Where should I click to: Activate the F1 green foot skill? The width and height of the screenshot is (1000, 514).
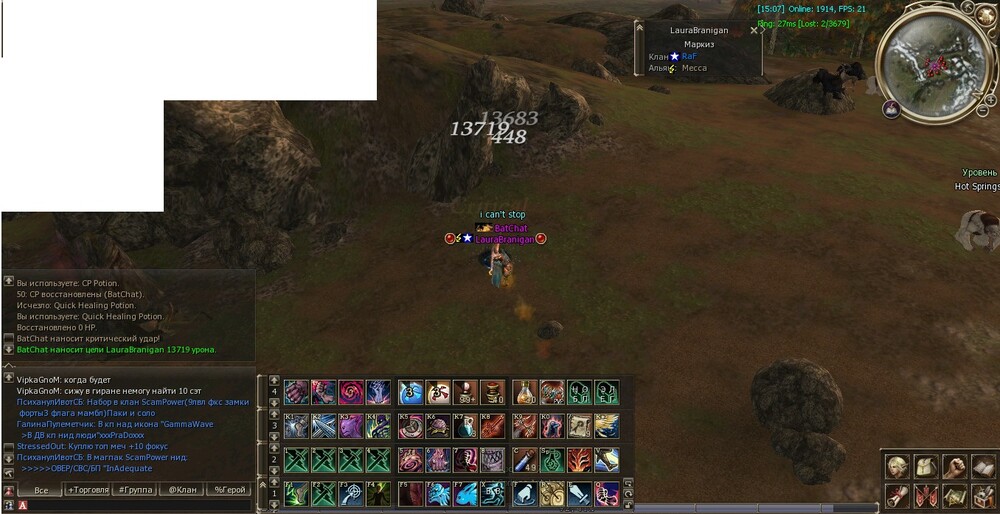pyautogui.click(x=297, y=494)
